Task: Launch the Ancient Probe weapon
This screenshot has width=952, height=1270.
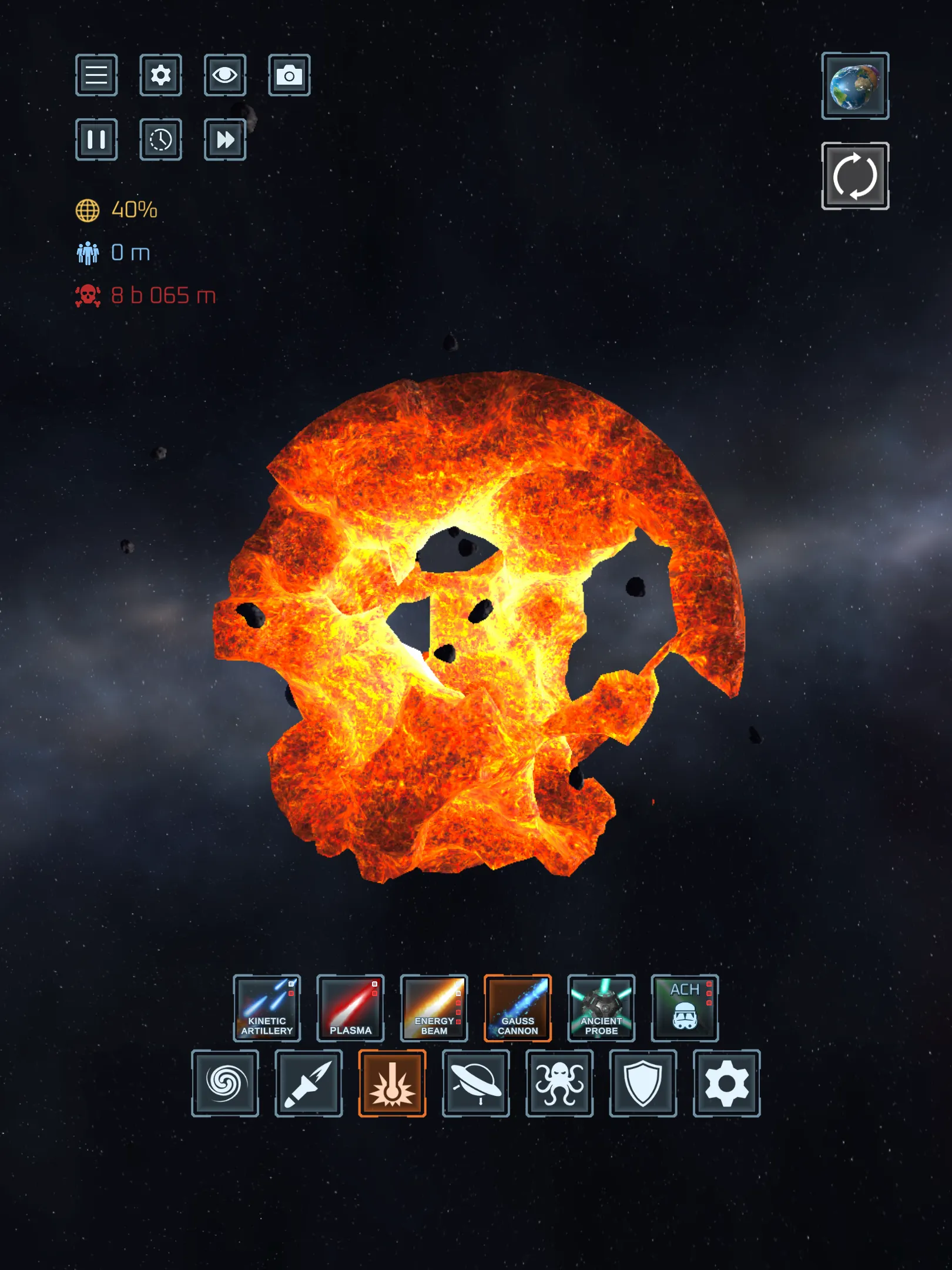Action: (601, 1008)
